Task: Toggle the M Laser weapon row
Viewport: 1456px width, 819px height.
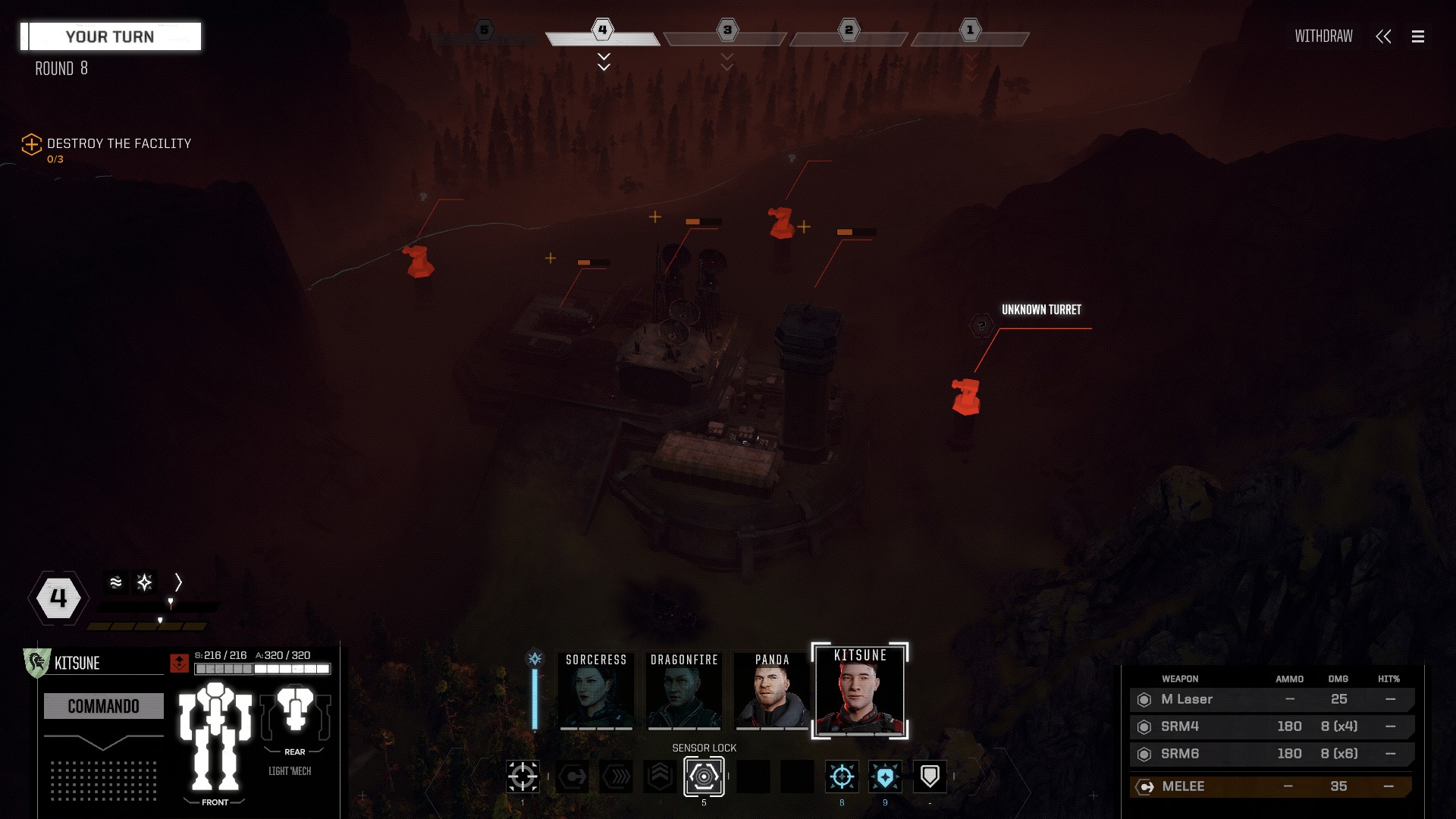Action: click(1271, 699)
